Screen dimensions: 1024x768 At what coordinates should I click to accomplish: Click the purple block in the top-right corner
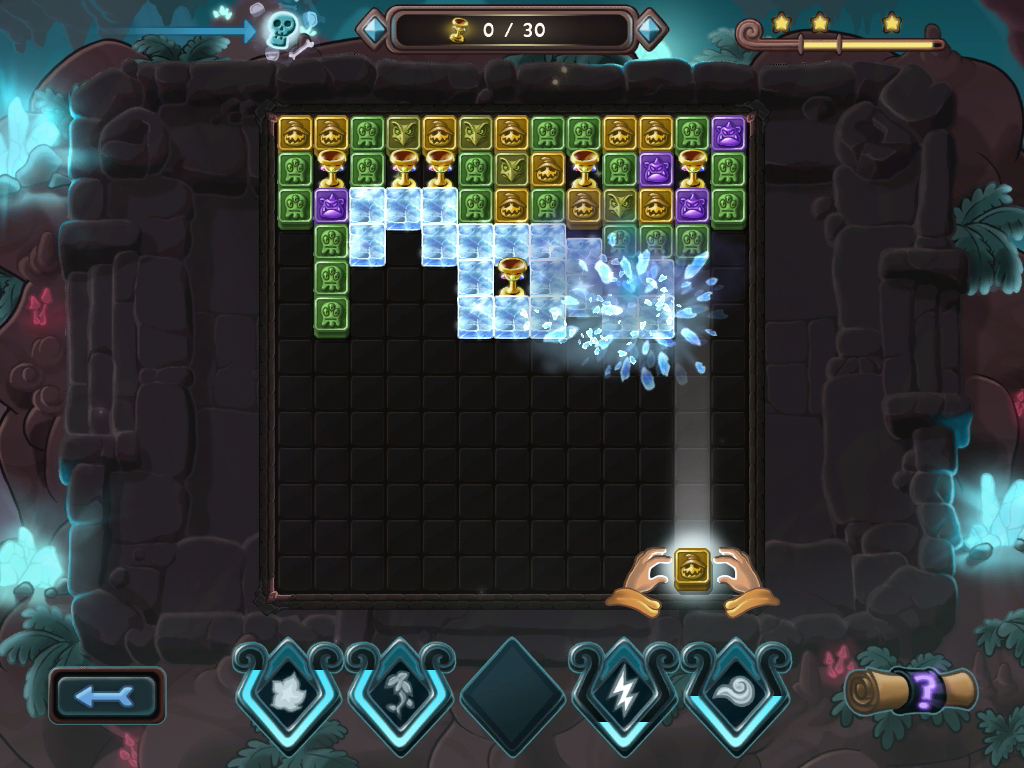click(728, 133)
